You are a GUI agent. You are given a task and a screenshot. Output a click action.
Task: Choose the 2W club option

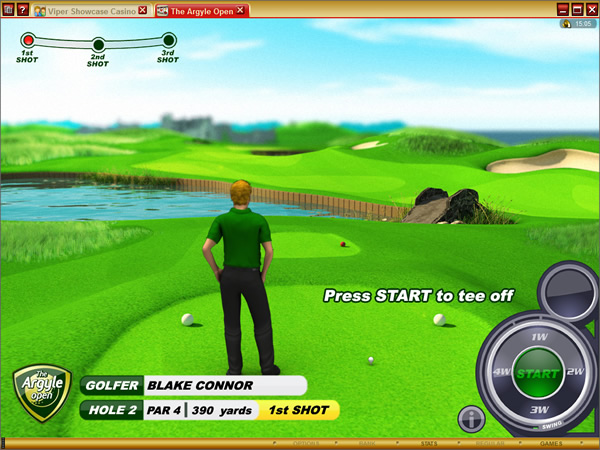pos(575,372)
